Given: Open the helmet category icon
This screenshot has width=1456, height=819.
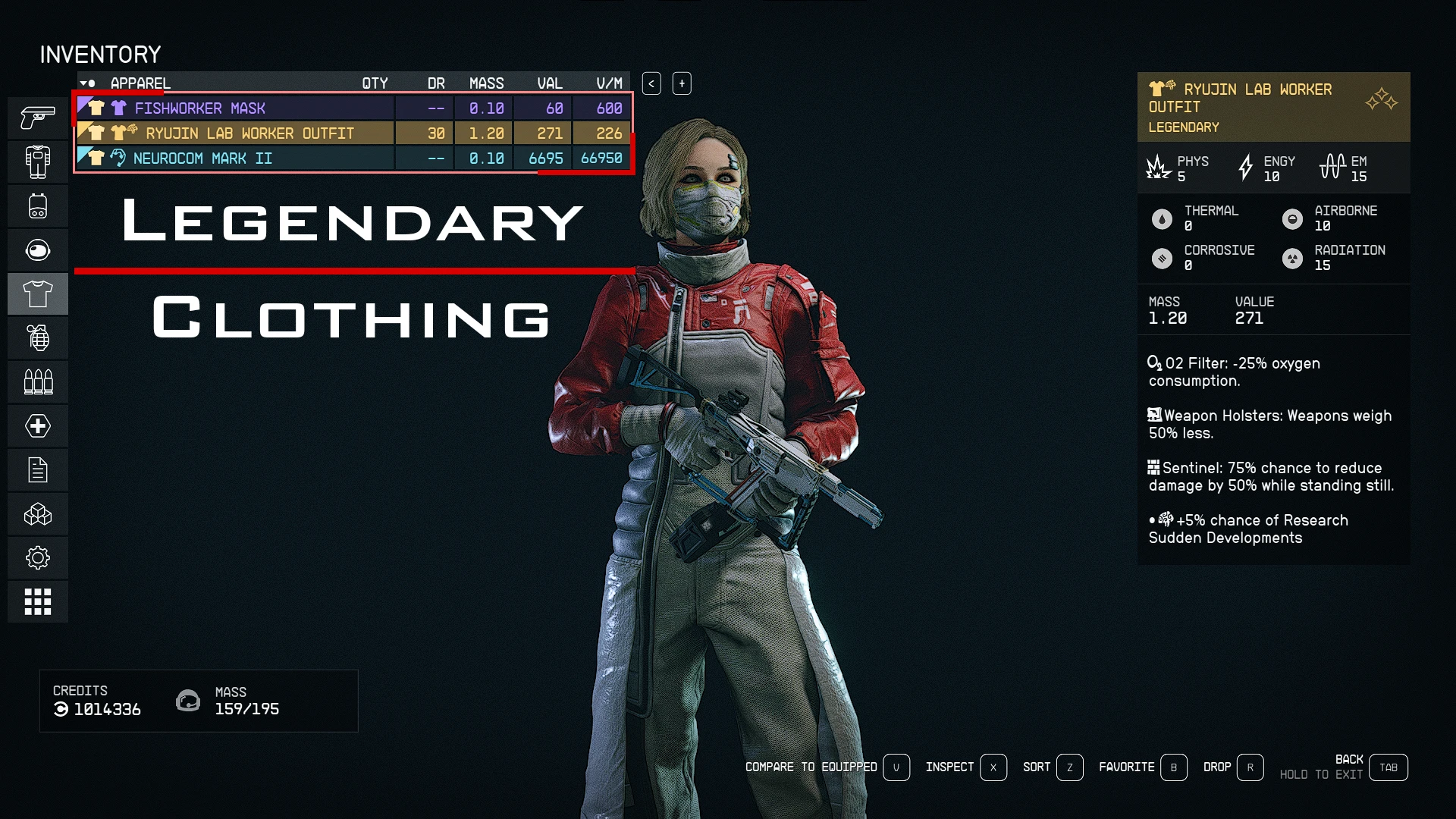Looking at the screenshot, I should point(38,249).
